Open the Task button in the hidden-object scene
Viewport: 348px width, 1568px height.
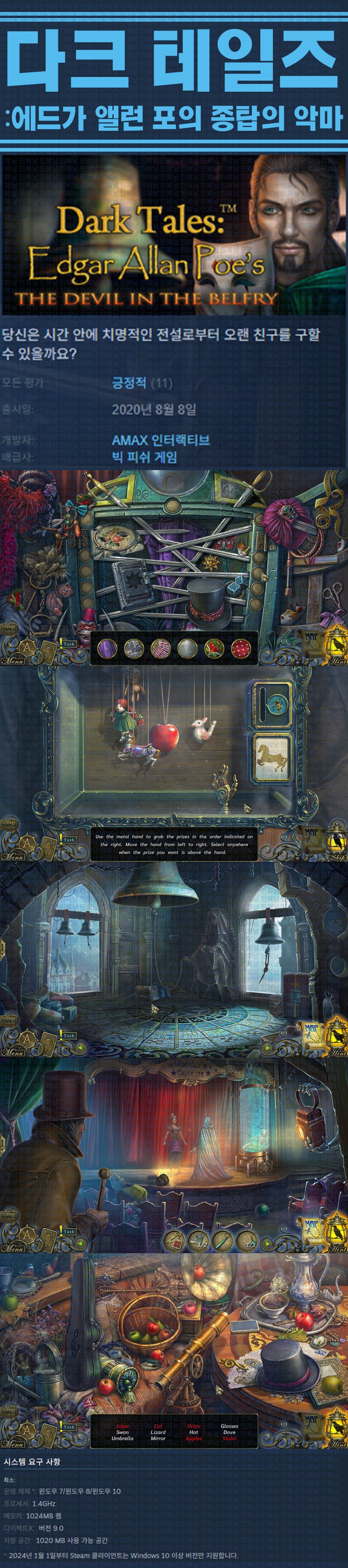point(69,1426)
